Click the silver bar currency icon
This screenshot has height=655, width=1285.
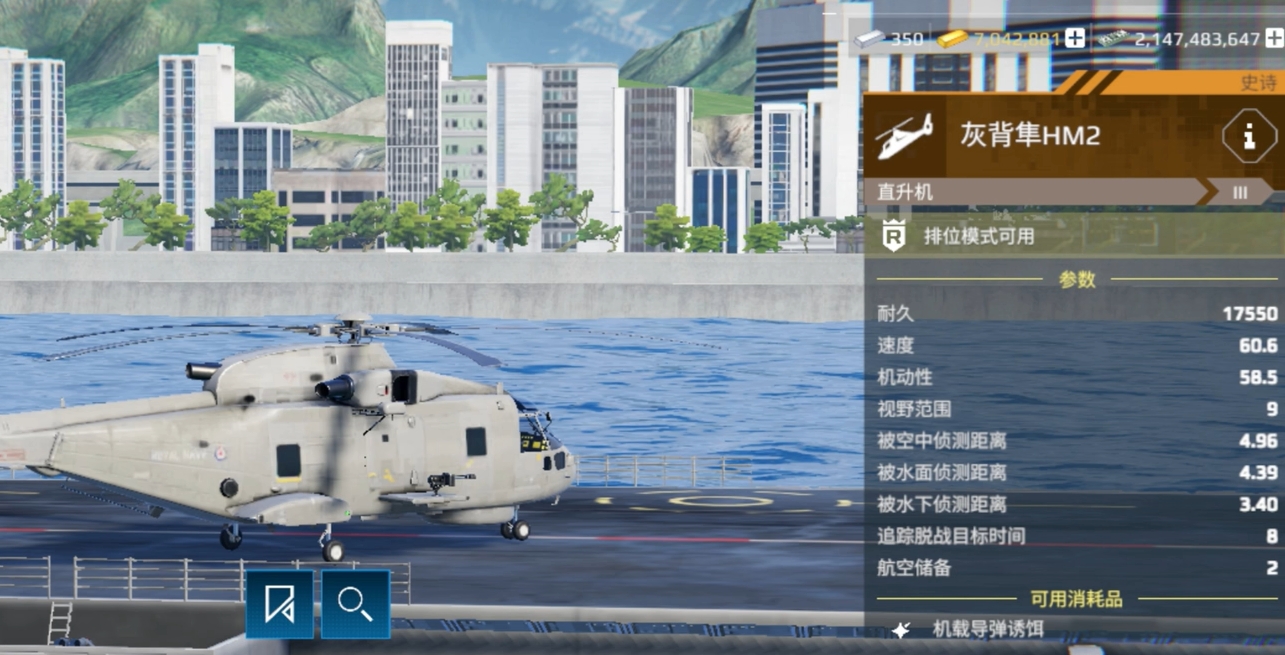[x=869, y=39]
